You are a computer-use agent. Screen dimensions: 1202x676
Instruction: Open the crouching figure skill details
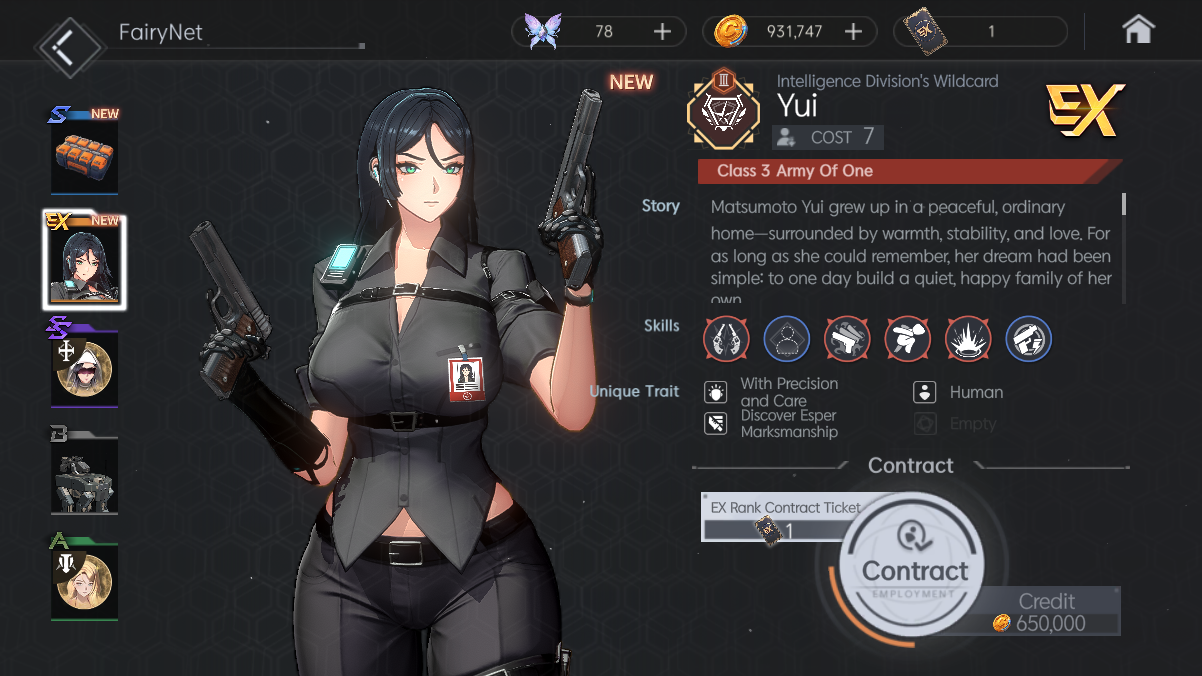click(908, 338)
